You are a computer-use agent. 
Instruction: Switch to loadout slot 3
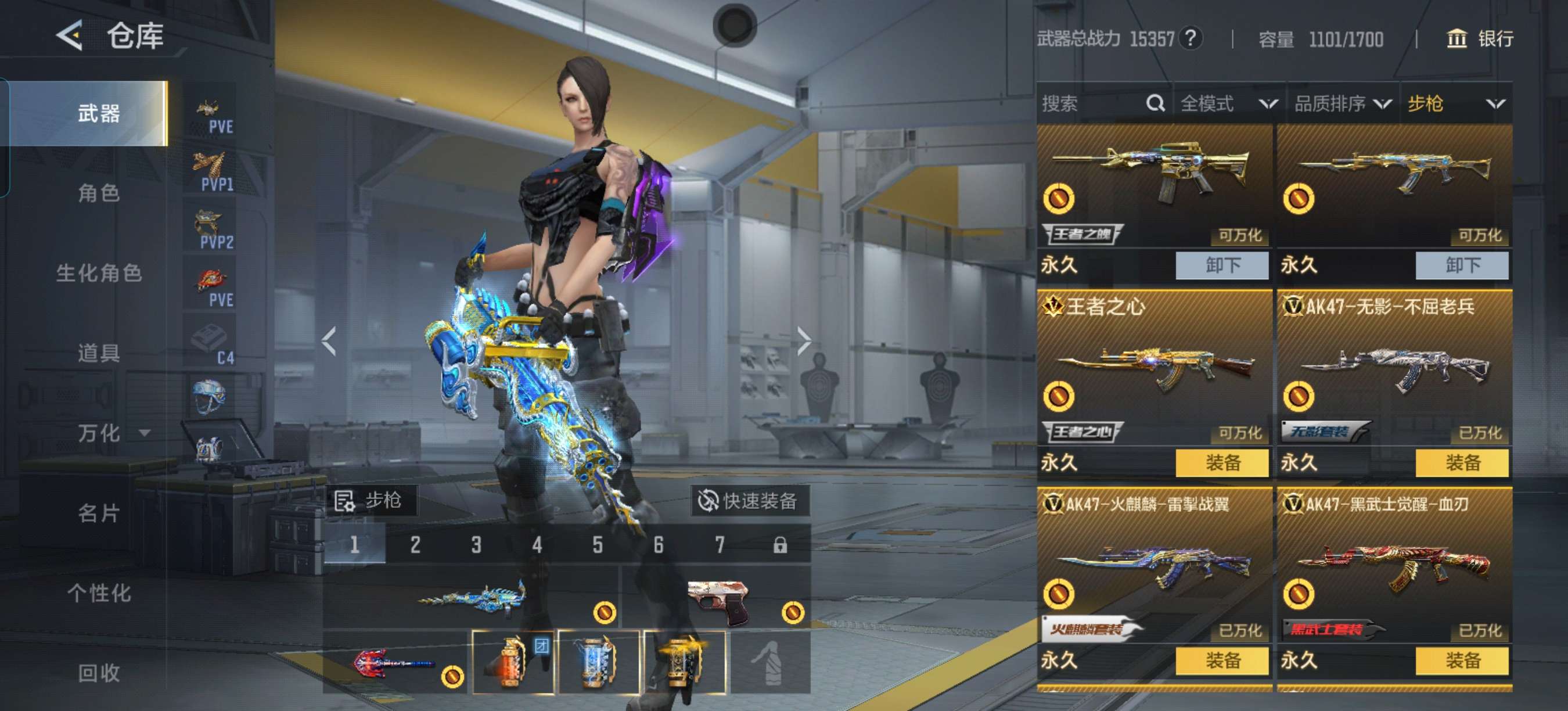point(476,545)
